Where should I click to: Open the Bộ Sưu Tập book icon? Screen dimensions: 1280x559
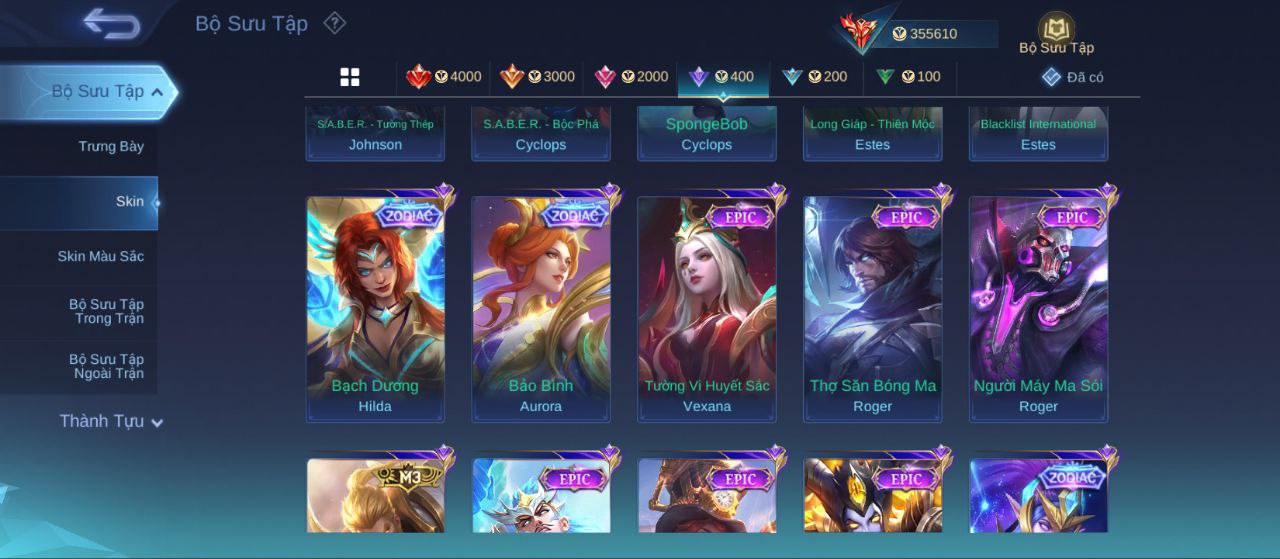pyautogui.click(x=1056, y=32)
